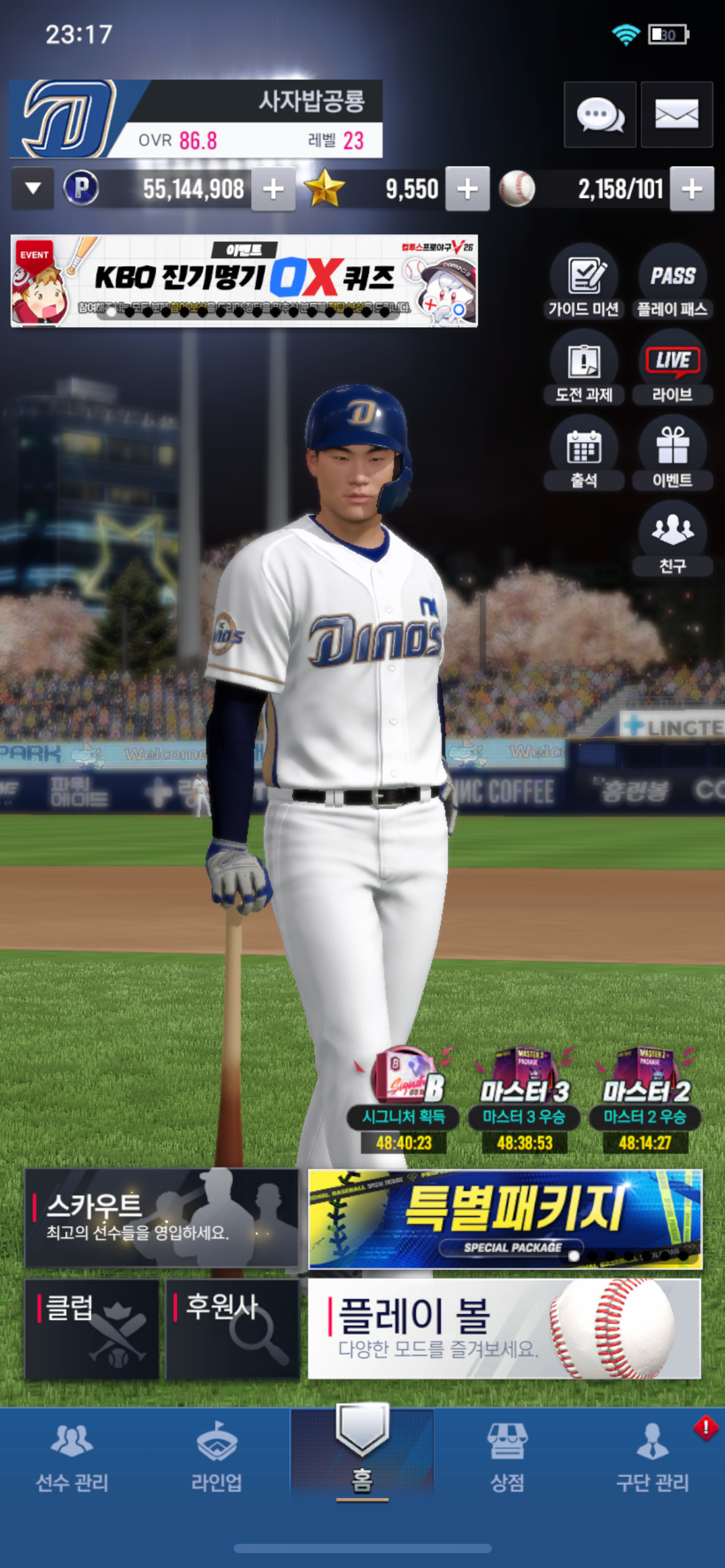Viewport: 725px width, 1568px height.
Task: Open the 출석 attendance calendar
Action: click(584, 453)
